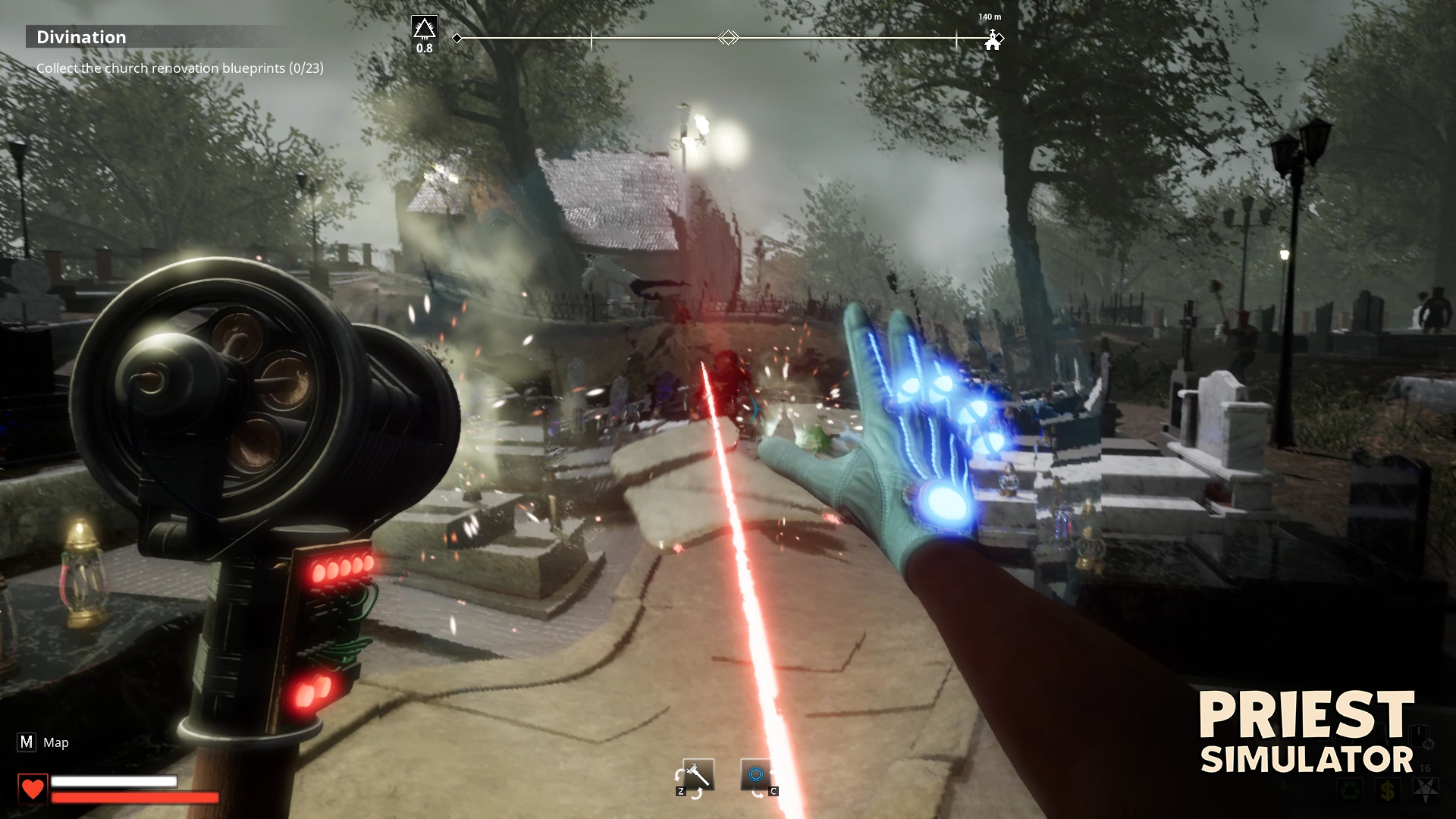Click the pentagram icon in the corner

[1425, 791]
